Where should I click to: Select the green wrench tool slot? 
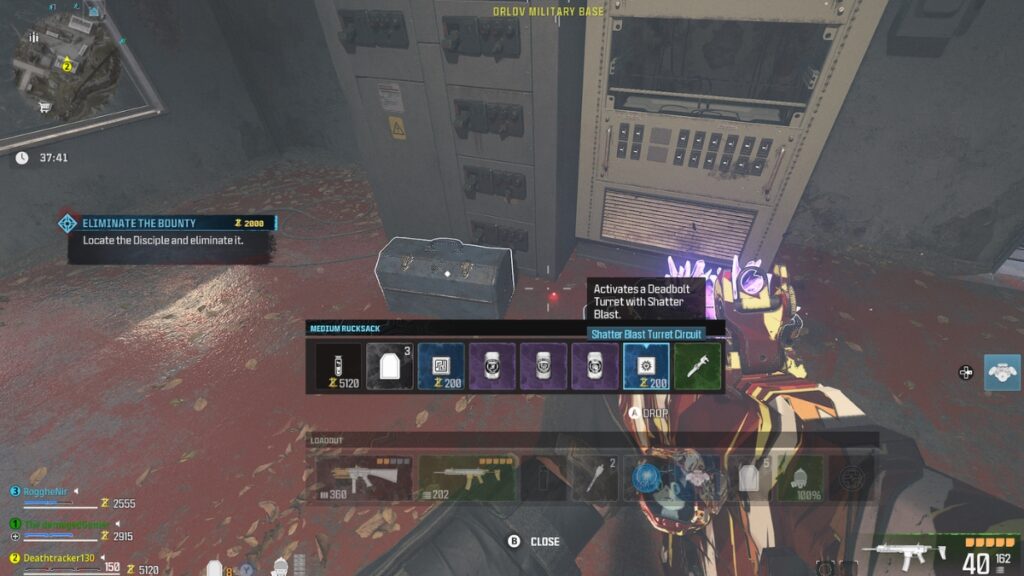coord(697,367)
